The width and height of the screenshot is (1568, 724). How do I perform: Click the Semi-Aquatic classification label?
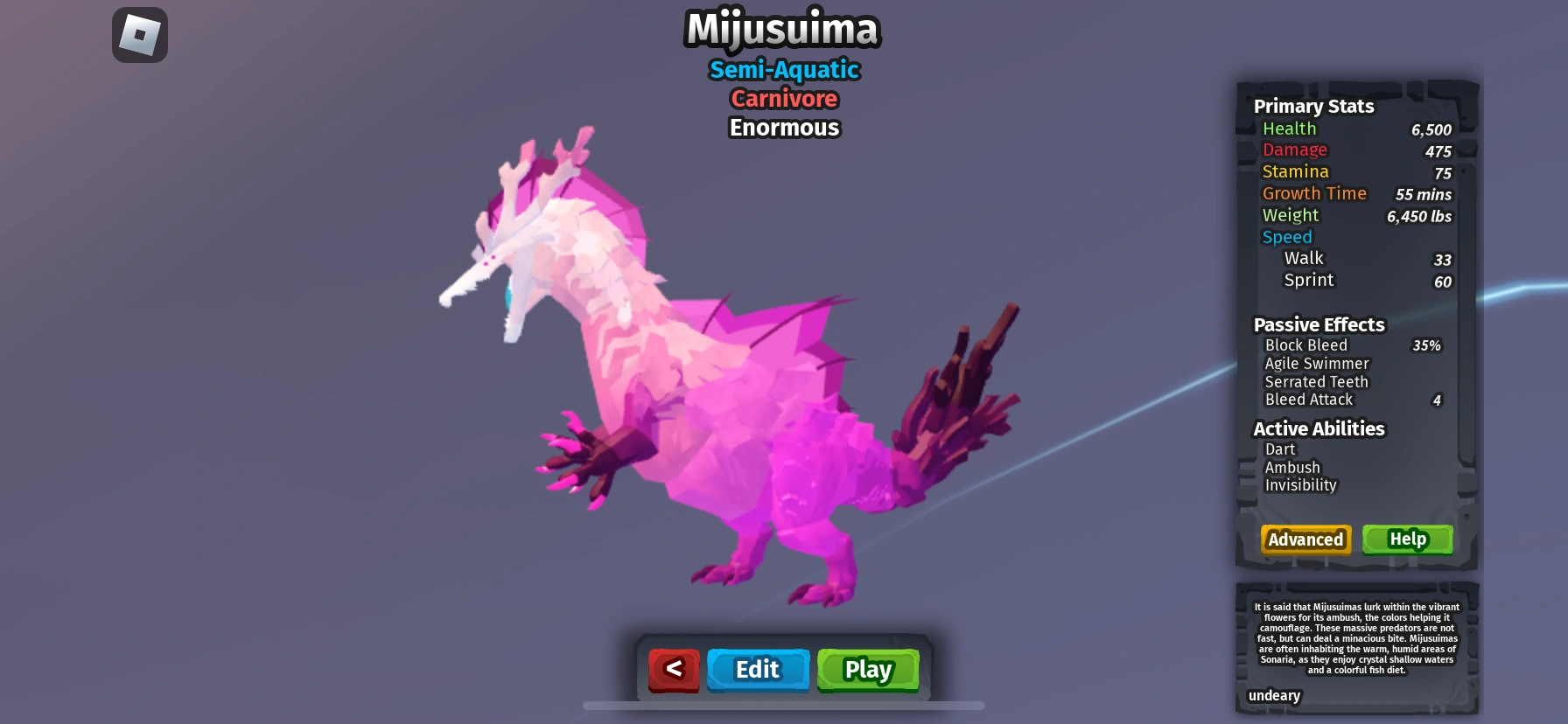point(784,70)
